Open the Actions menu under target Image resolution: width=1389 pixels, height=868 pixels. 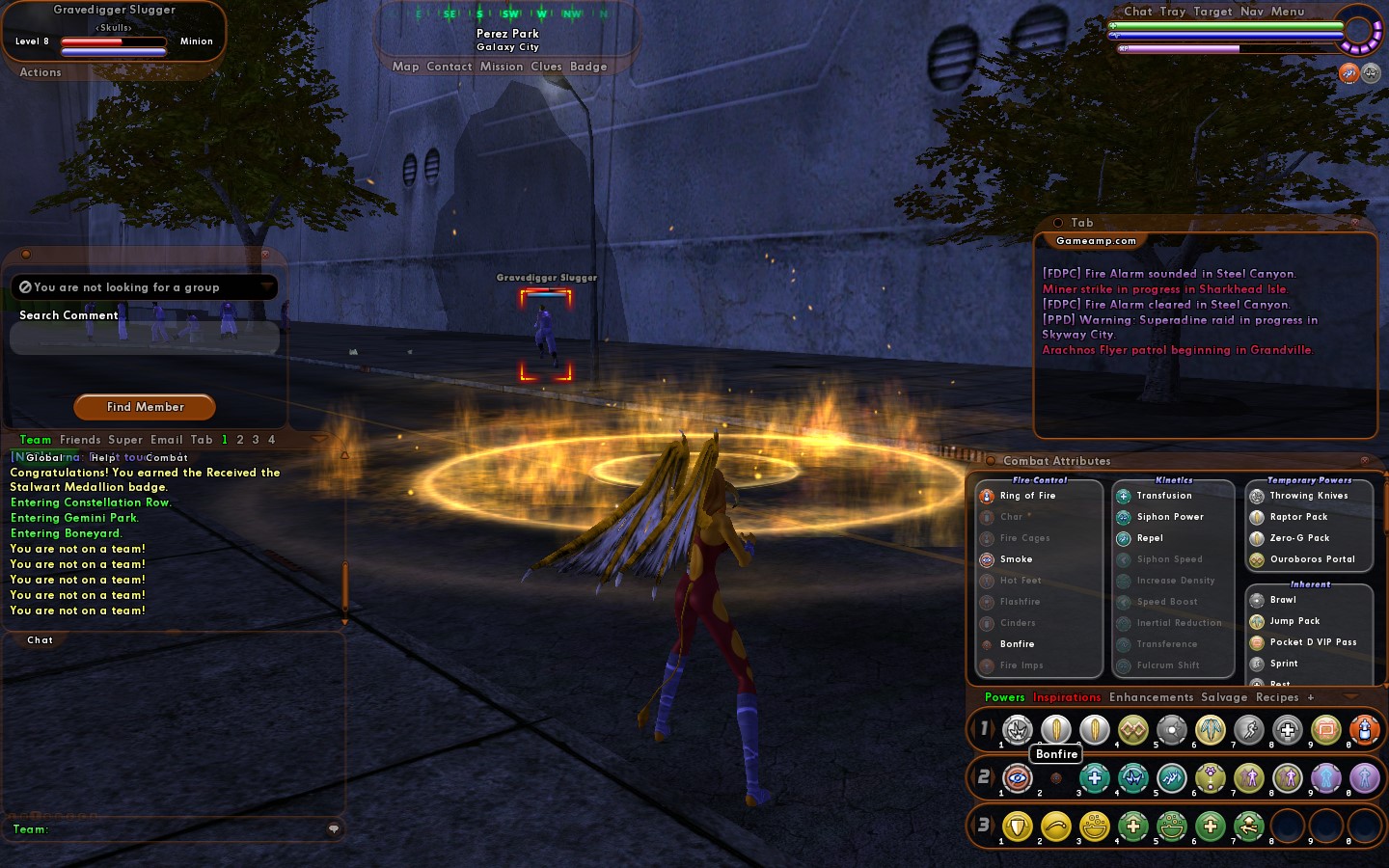41,72
